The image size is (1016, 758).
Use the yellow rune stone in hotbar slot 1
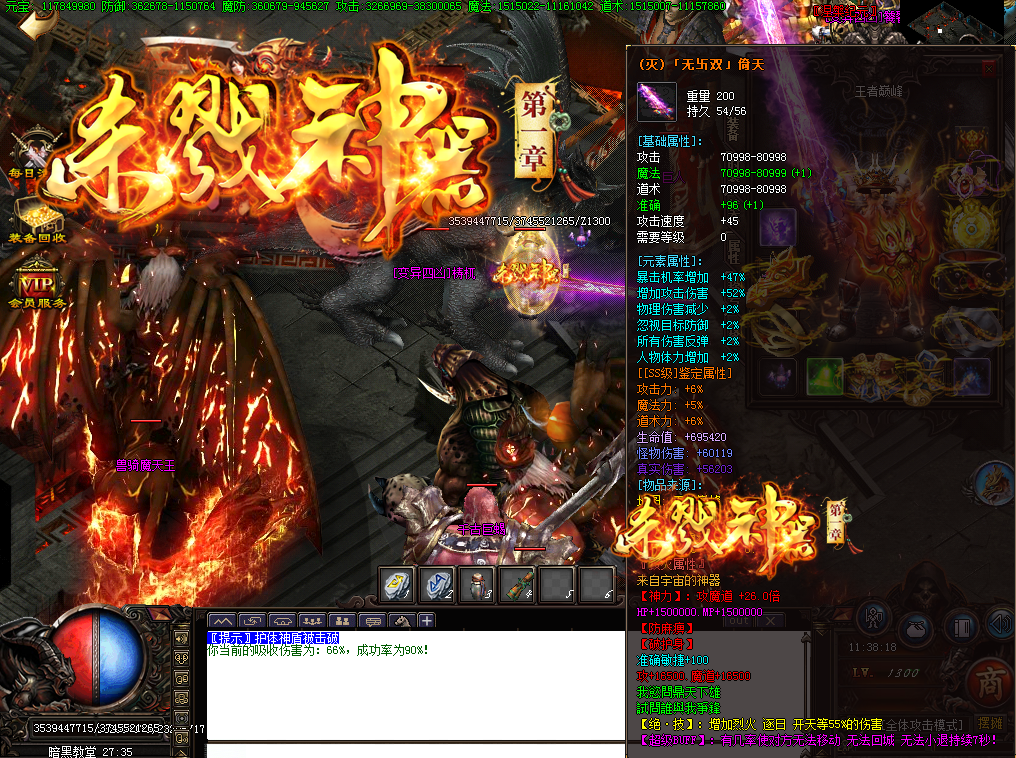coord(396,585)
